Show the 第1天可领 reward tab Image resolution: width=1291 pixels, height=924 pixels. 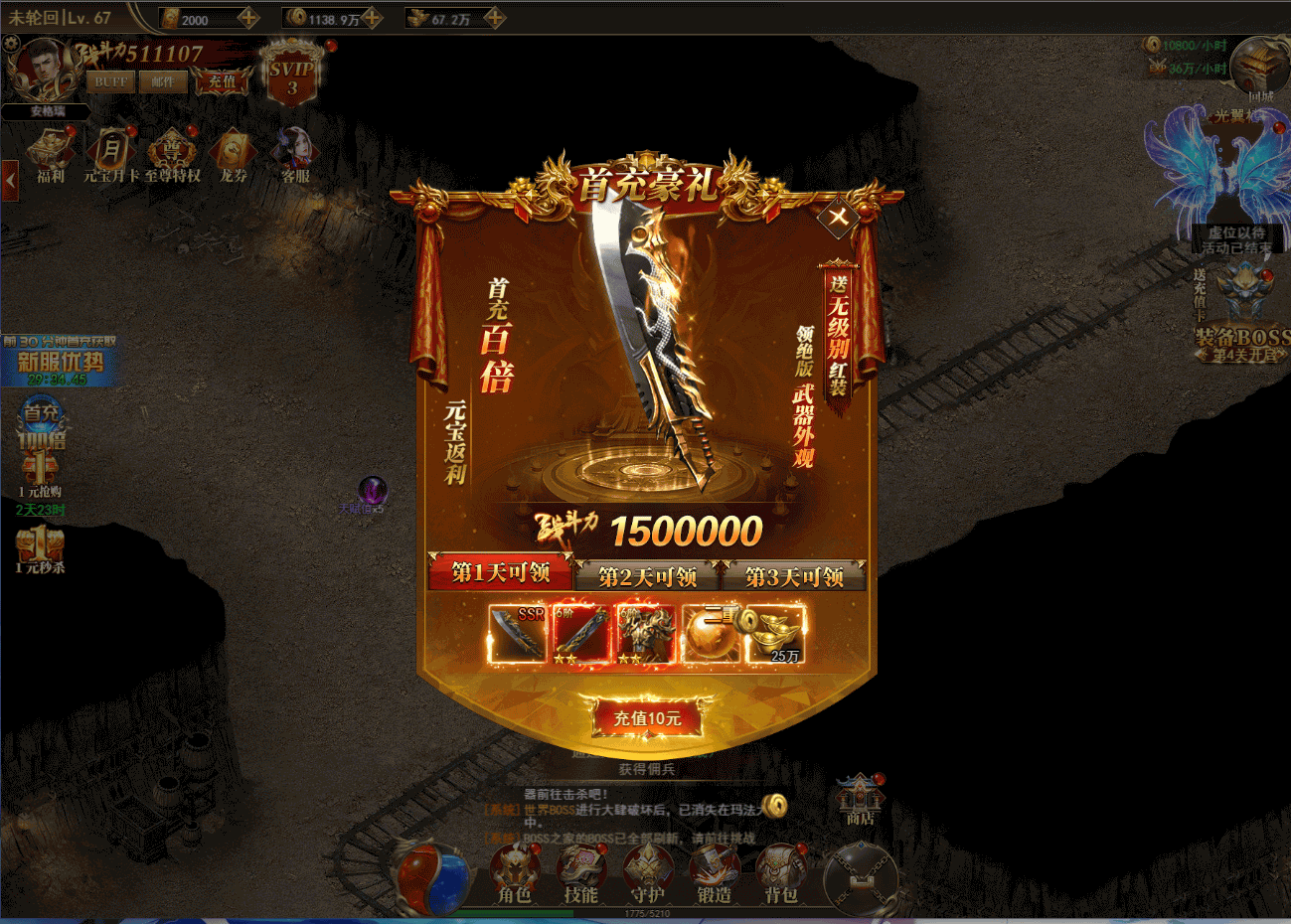point(501,572)
